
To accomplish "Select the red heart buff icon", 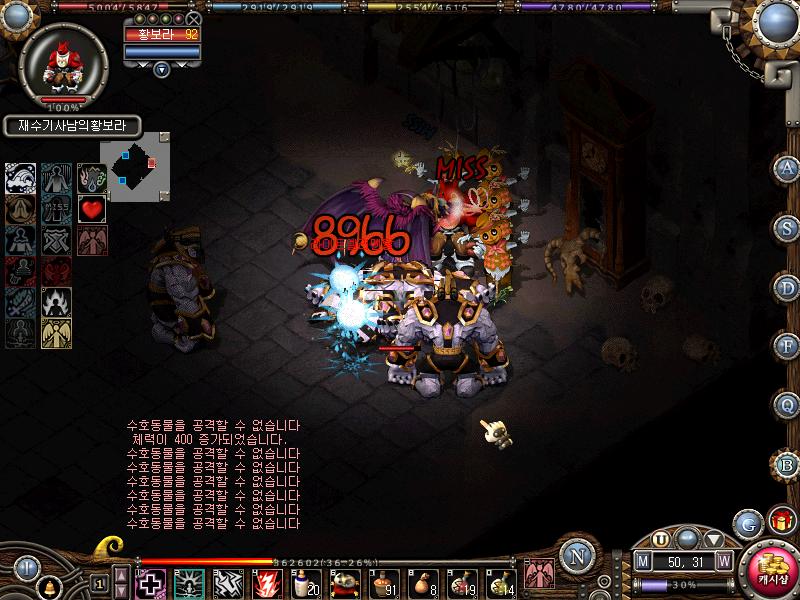I will [x=92, y=209].
